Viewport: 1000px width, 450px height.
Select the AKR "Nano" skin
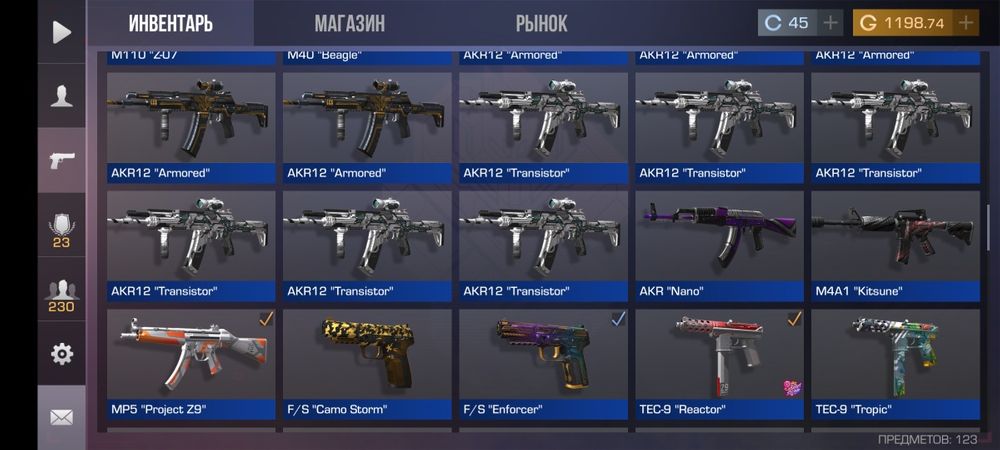point(720,245)
